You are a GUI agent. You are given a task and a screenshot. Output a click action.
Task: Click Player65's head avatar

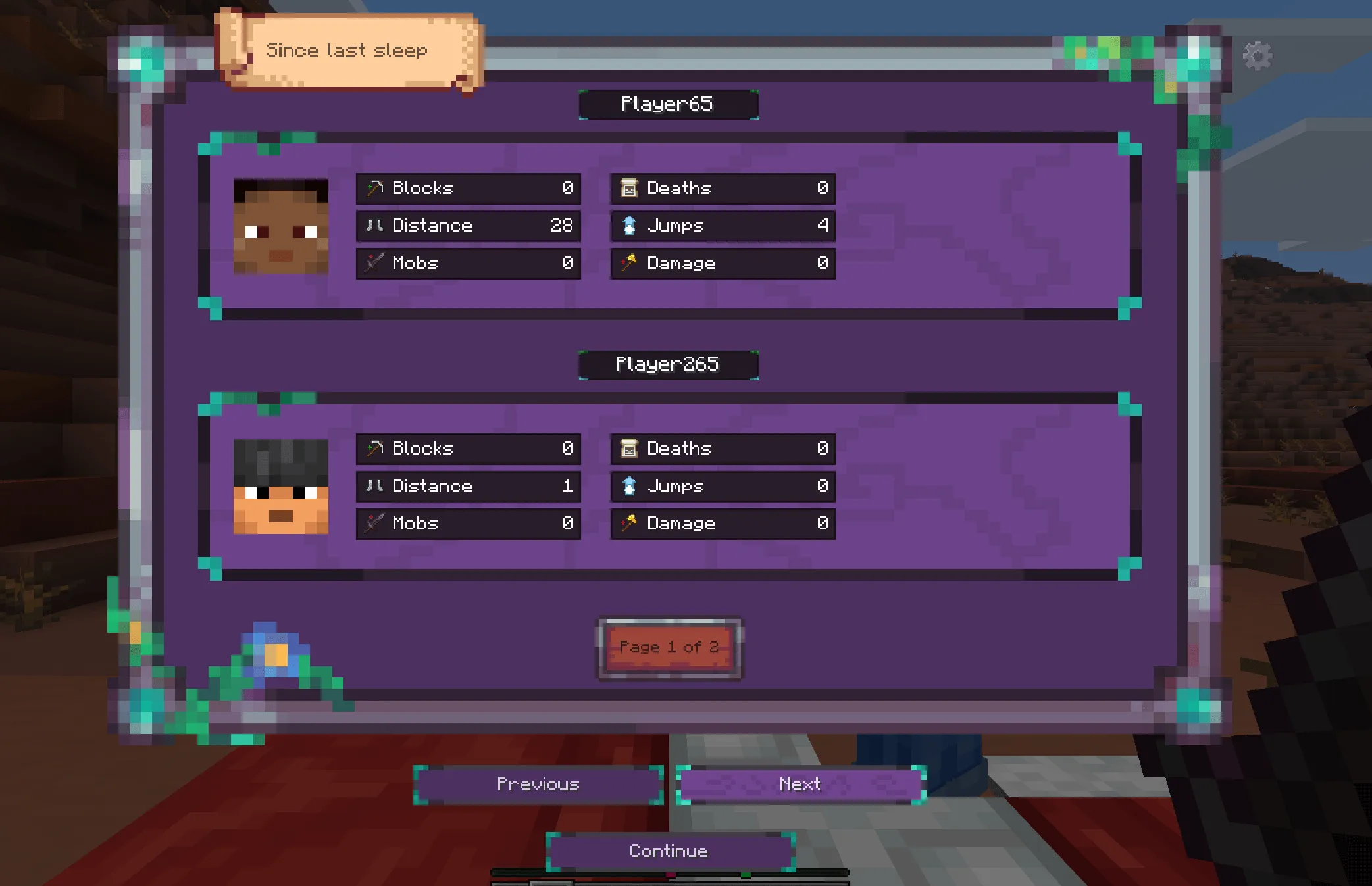click(282, 226)
